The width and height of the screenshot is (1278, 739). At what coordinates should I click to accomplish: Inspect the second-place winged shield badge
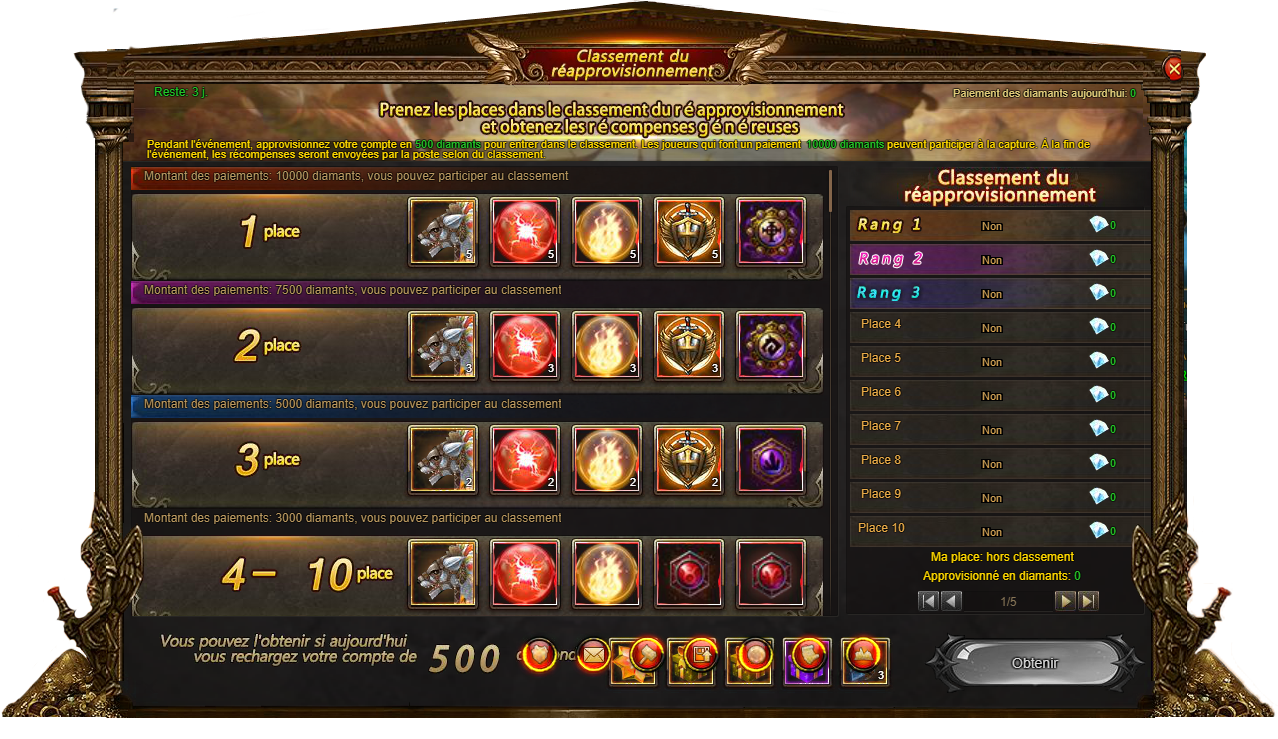click(688, 345)
